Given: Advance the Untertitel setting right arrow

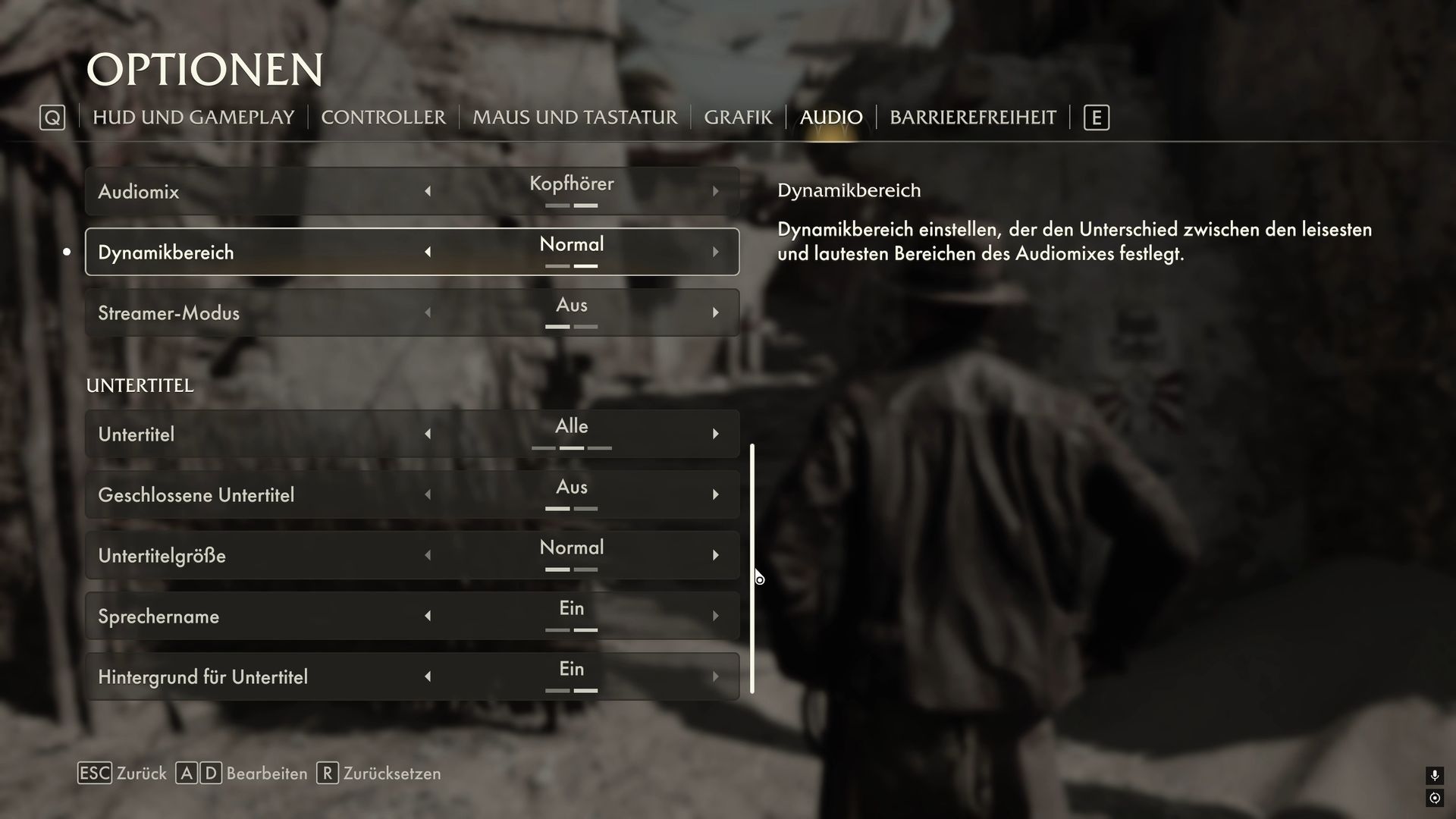Looking at the screenshot, I should click(715, 434).
